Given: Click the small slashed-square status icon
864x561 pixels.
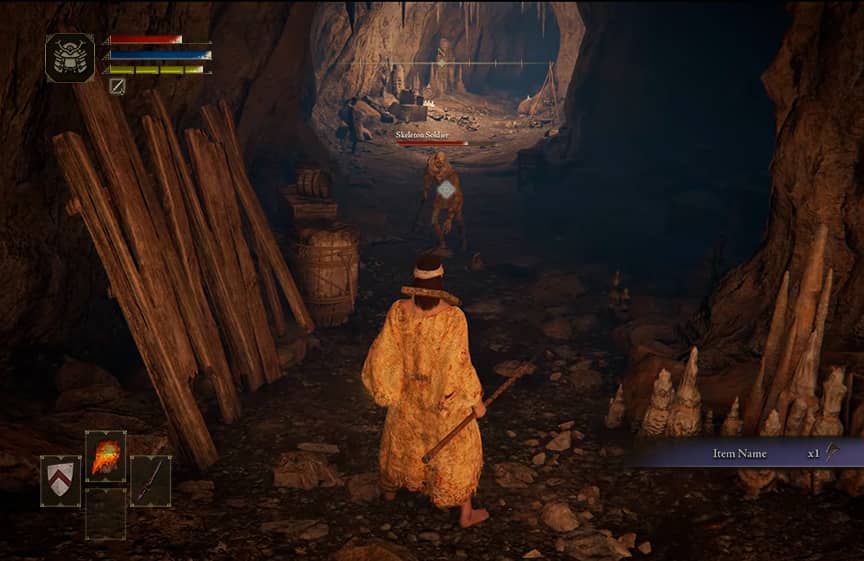Looking at the screenshot, I should 117,86.
